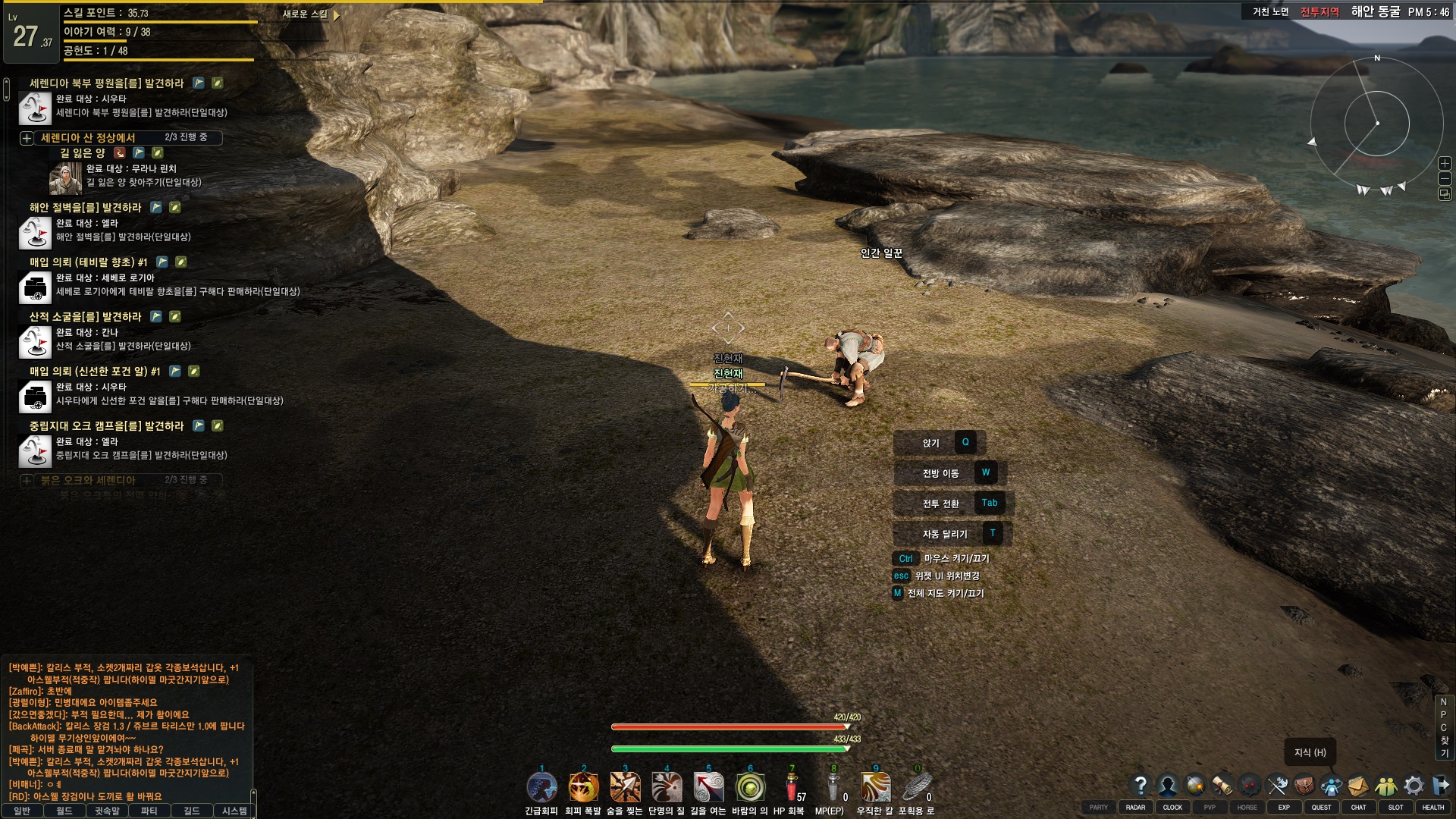Open the NPC 찾기 side tab
This screenshot has width=1456, height=819.
[x=1444, y=727]
